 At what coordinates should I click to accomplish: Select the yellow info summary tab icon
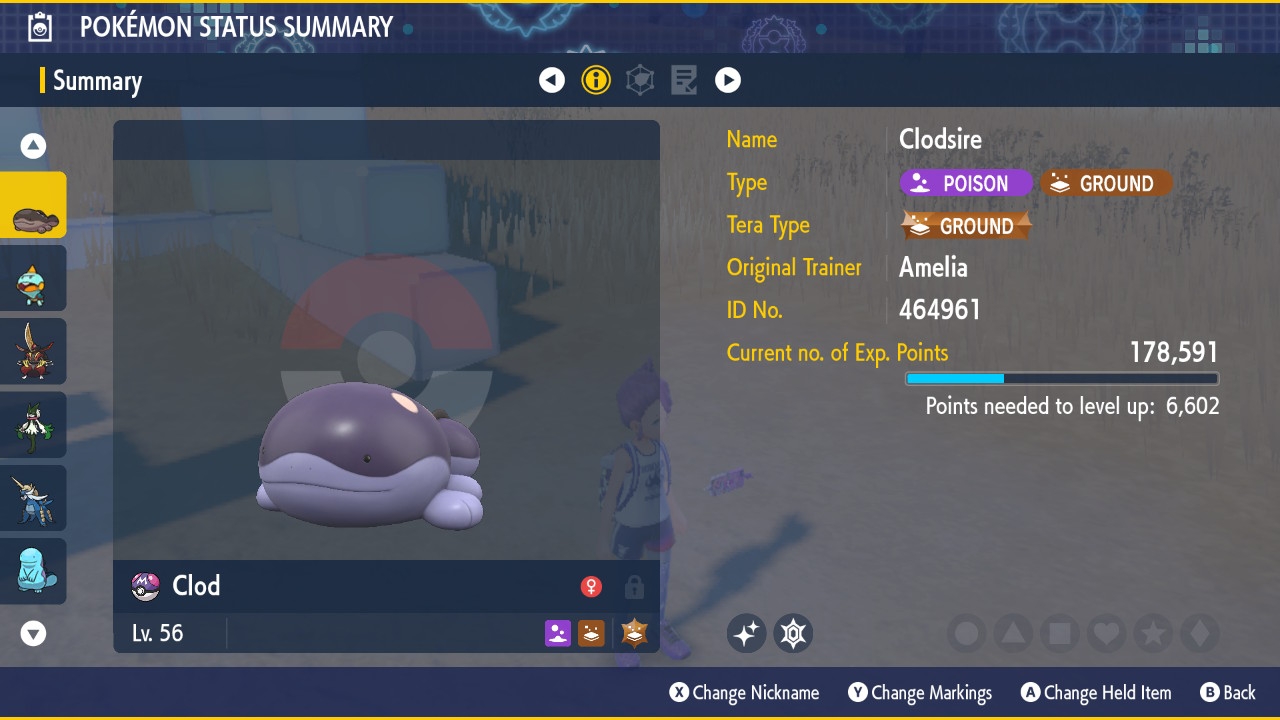(596, 80)
